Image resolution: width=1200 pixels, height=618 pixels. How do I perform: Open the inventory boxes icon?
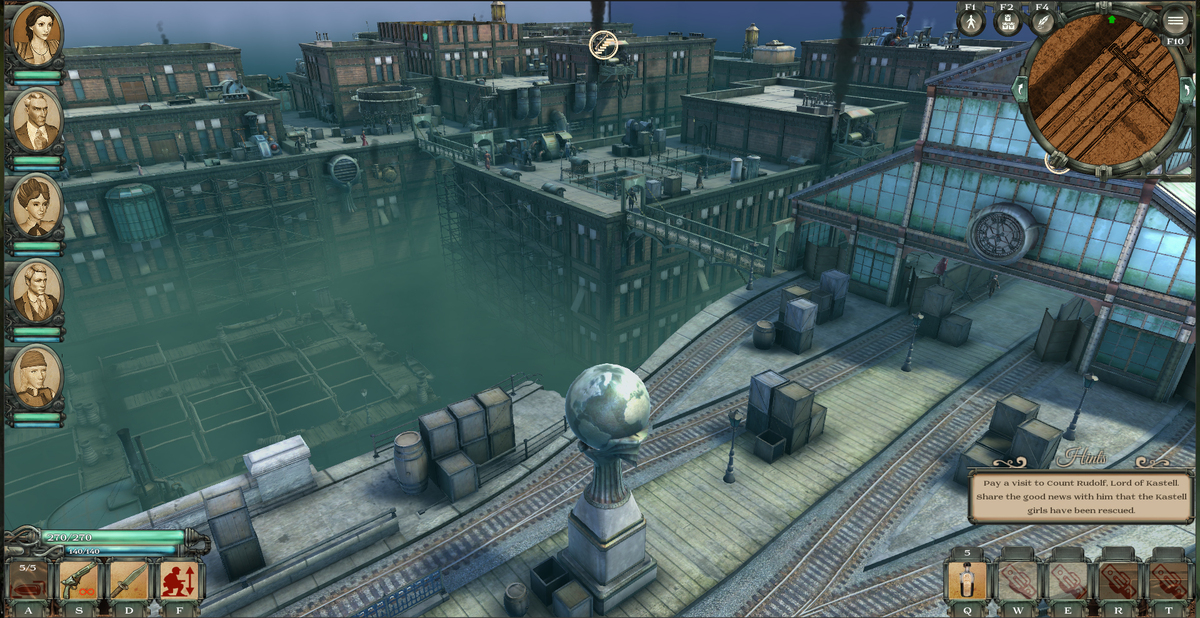coord(1007,23)
